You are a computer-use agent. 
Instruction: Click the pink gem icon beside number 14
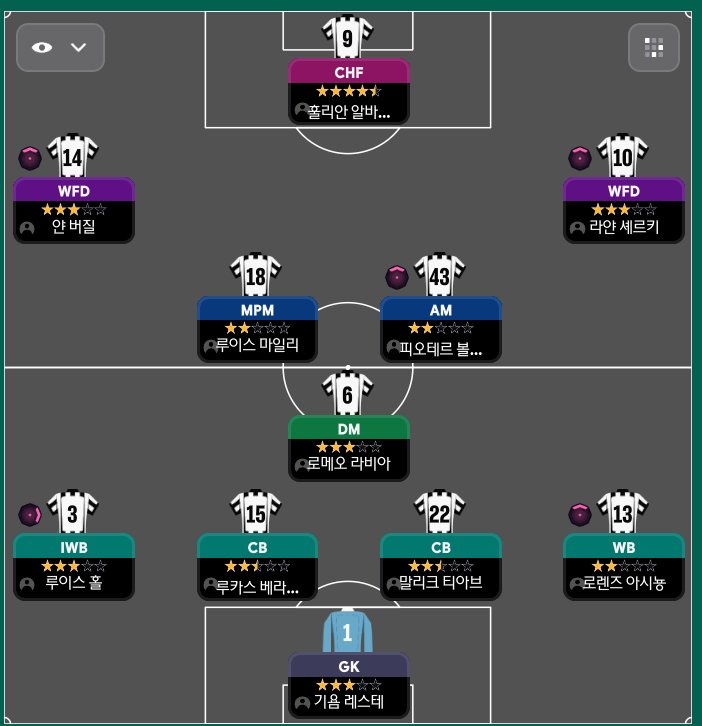pos(31,158)
